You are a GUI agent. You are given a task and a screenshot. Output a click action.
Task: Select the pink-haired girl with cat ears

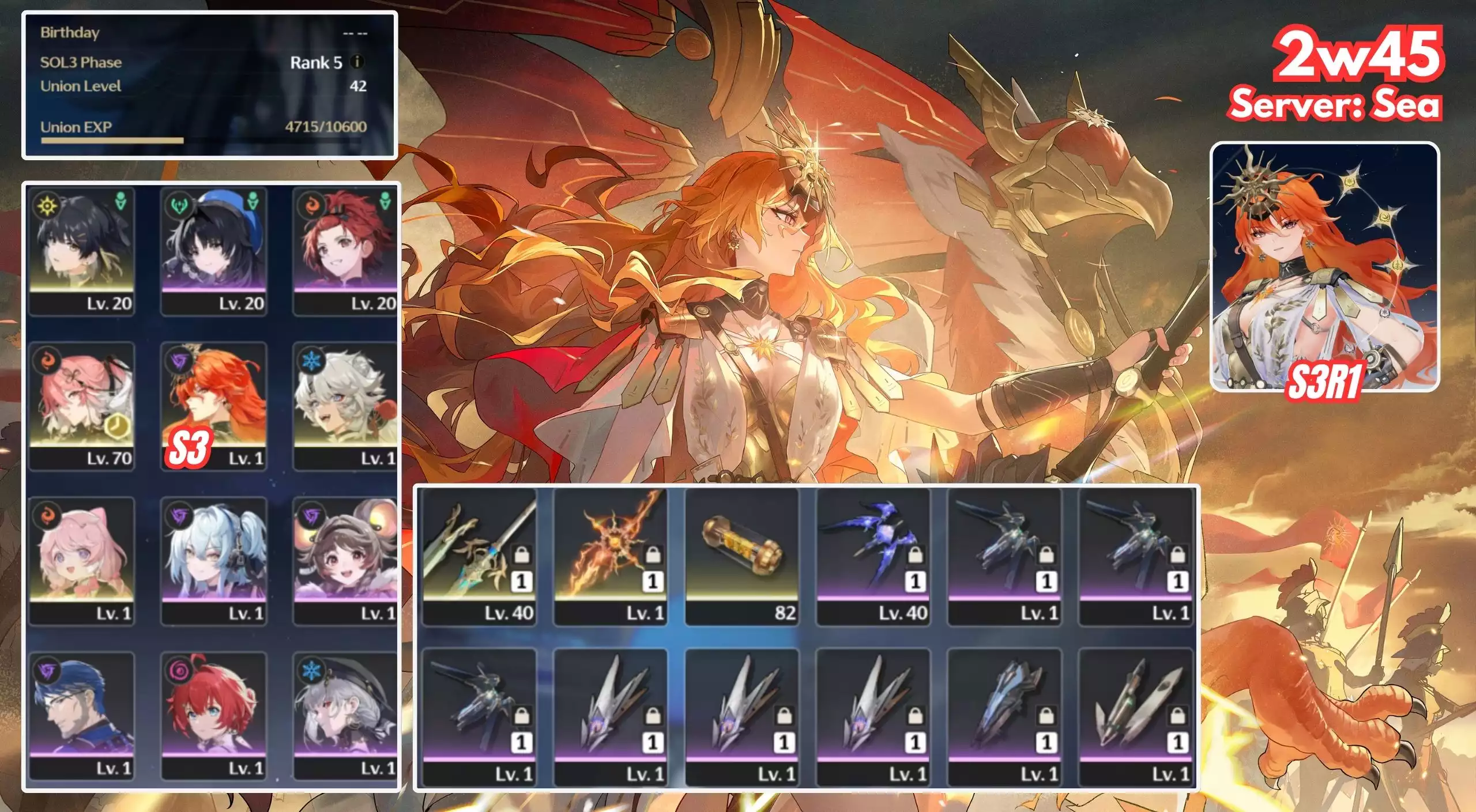coord(82,561)
